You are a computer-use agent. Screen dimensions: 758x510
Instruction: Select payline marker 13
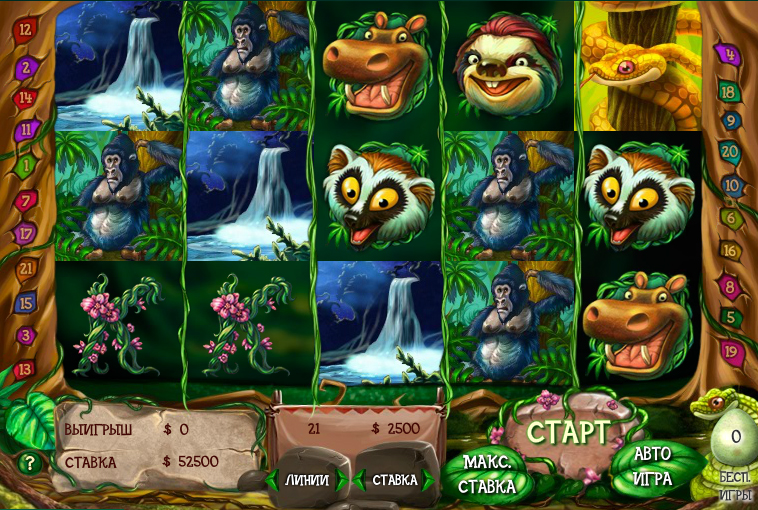pyautogui.click(x=25, y=369)
